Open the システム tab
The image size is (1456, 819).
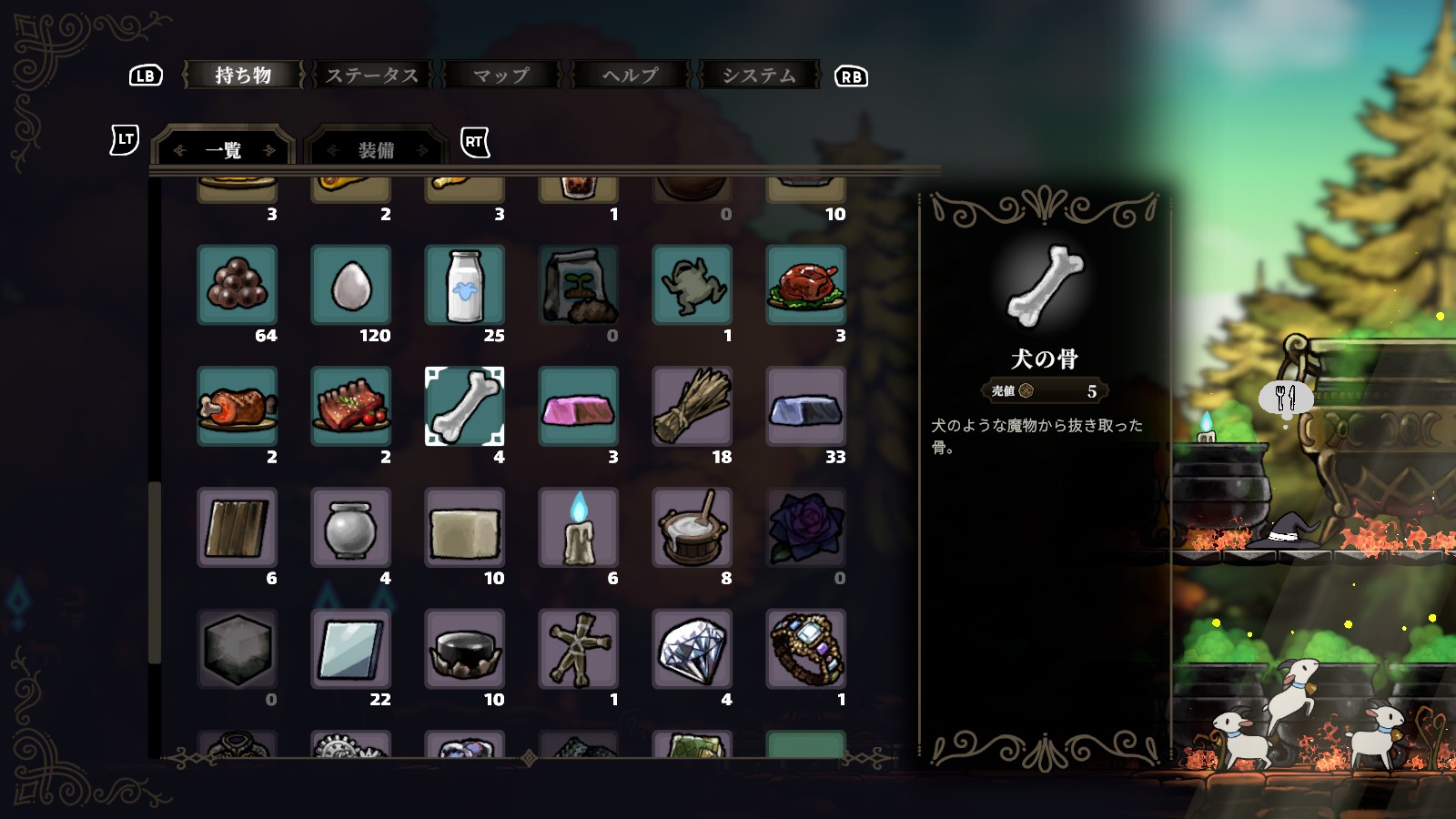click(x=759, y=76)
